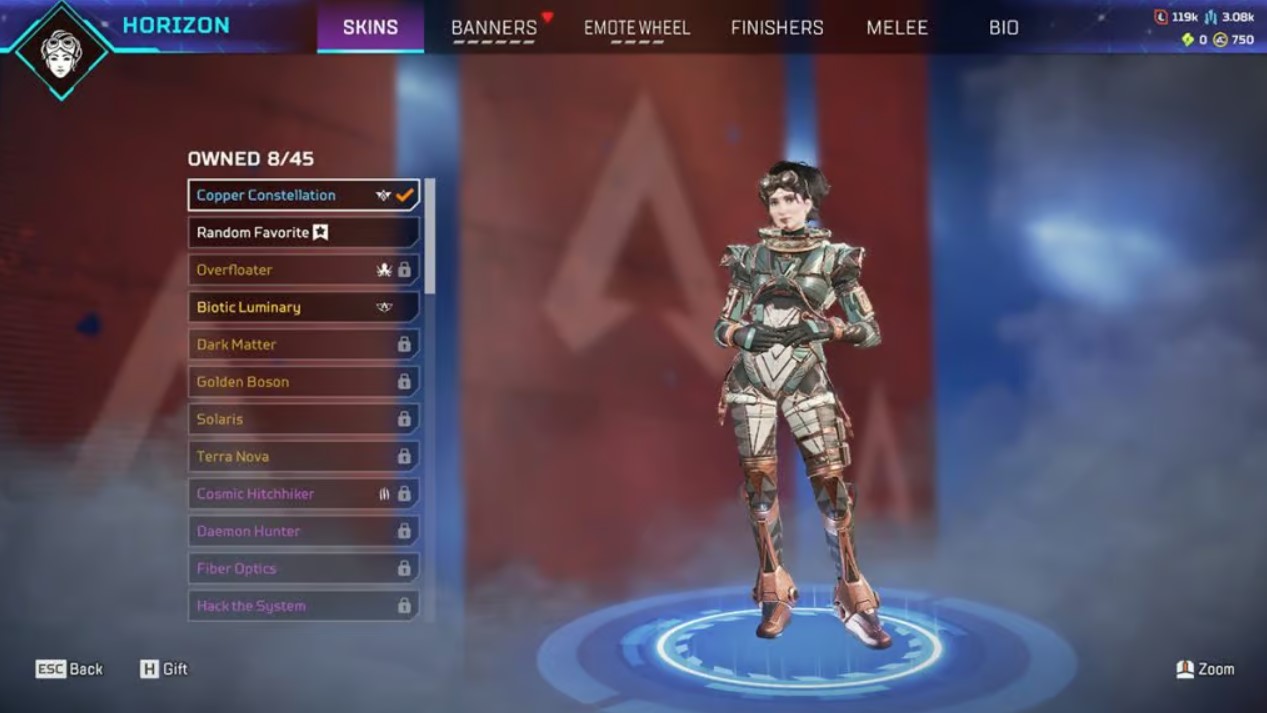The image size is (1267, 713).
Task: Go back using the Back button
Action: (x=70, y=669)
